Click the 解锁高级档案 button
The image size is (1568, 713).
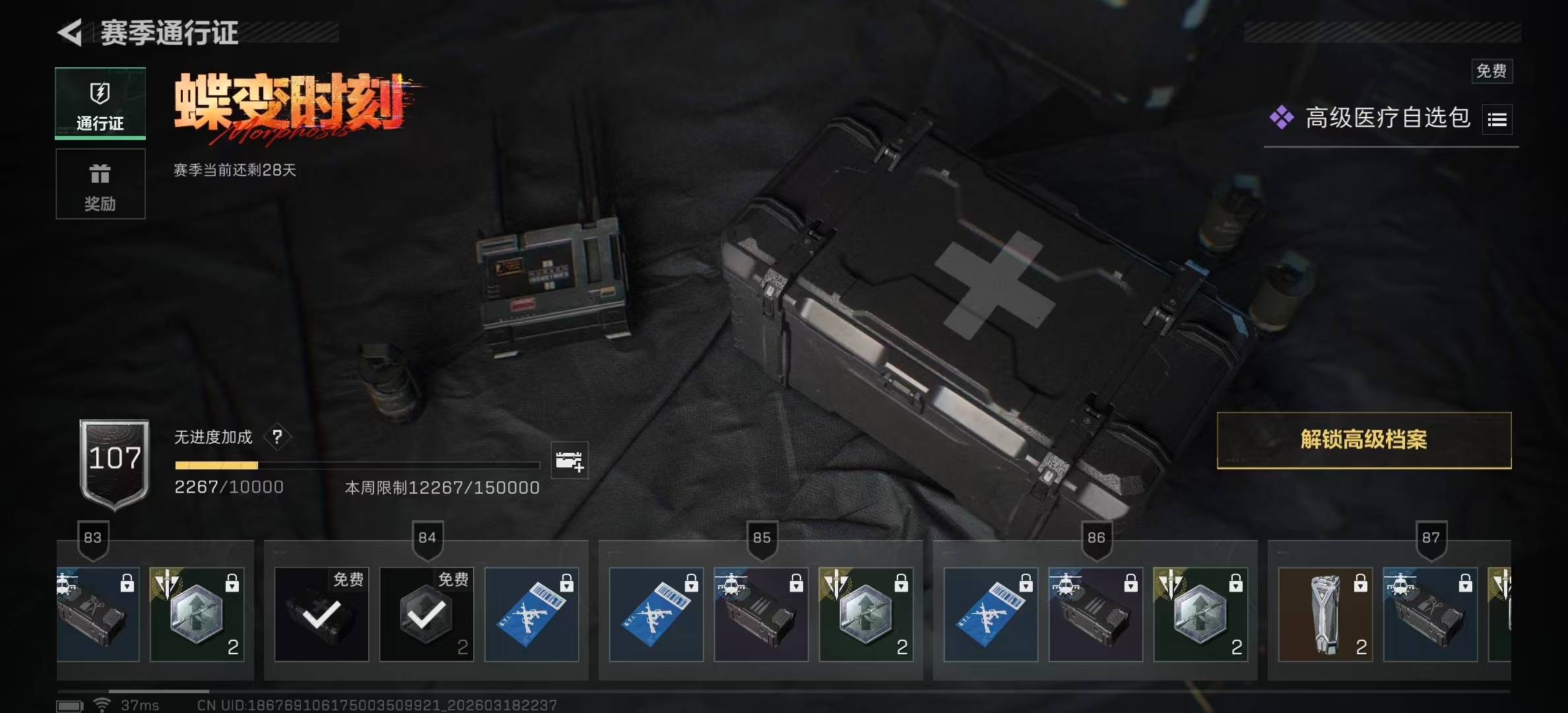[1363, 440]
